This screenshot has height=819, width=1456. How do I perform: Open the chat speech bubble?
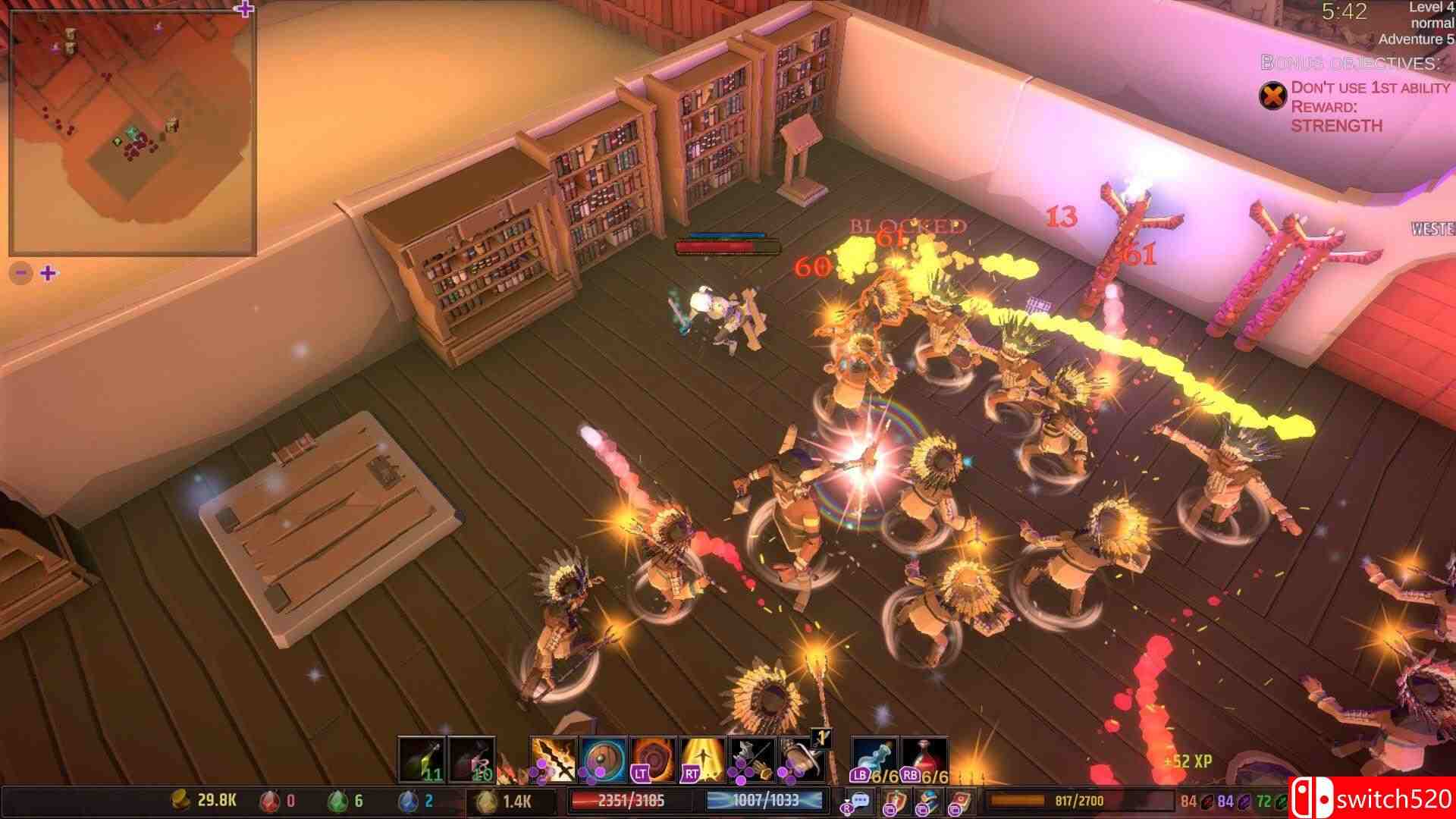point(859,801)
